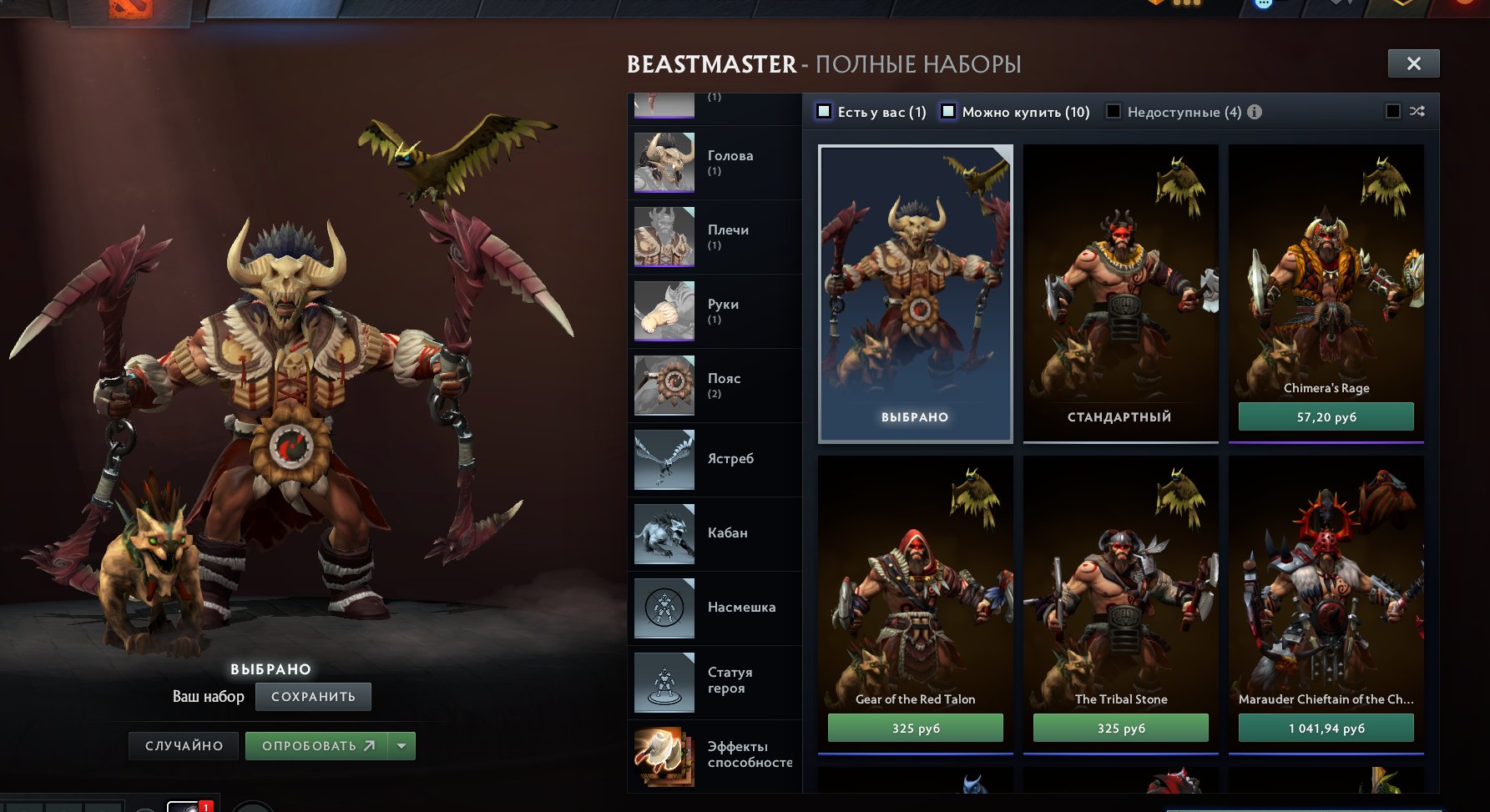
Task: Select the Ястреб (hawk) slot icon
Action: pos(664,460)
